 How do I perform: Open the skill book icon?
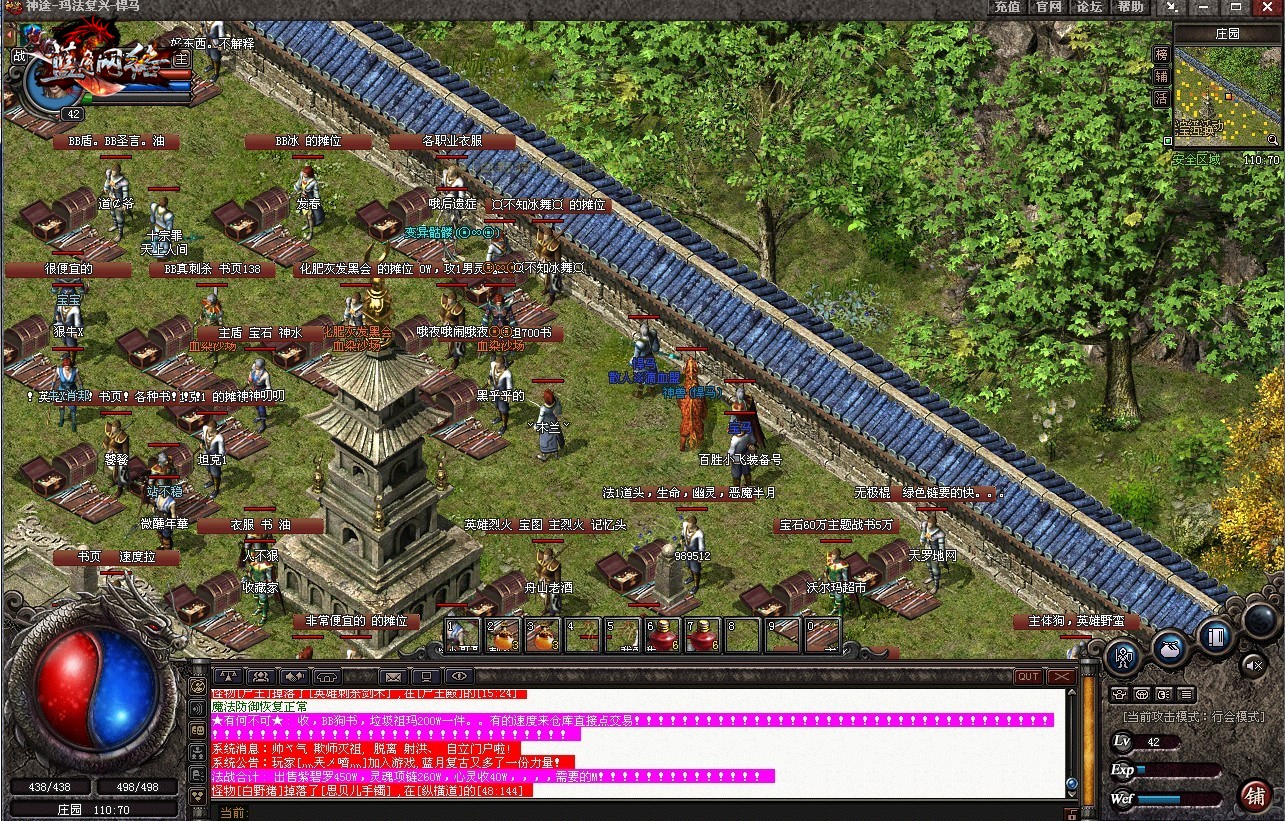[1216, 634]
